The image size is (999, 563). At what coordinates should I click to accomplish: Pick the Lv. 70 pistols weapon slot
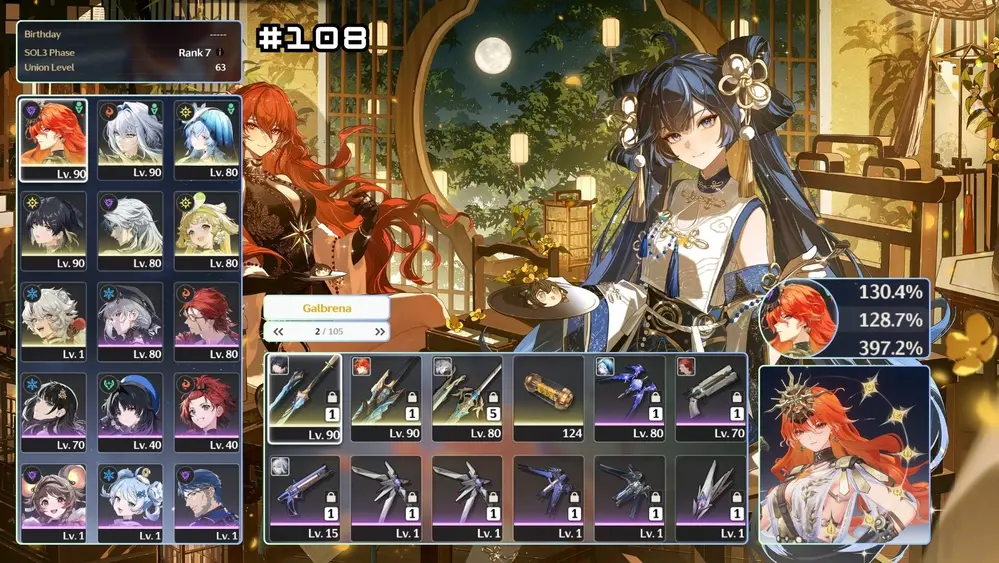click(x=711, y=398)
